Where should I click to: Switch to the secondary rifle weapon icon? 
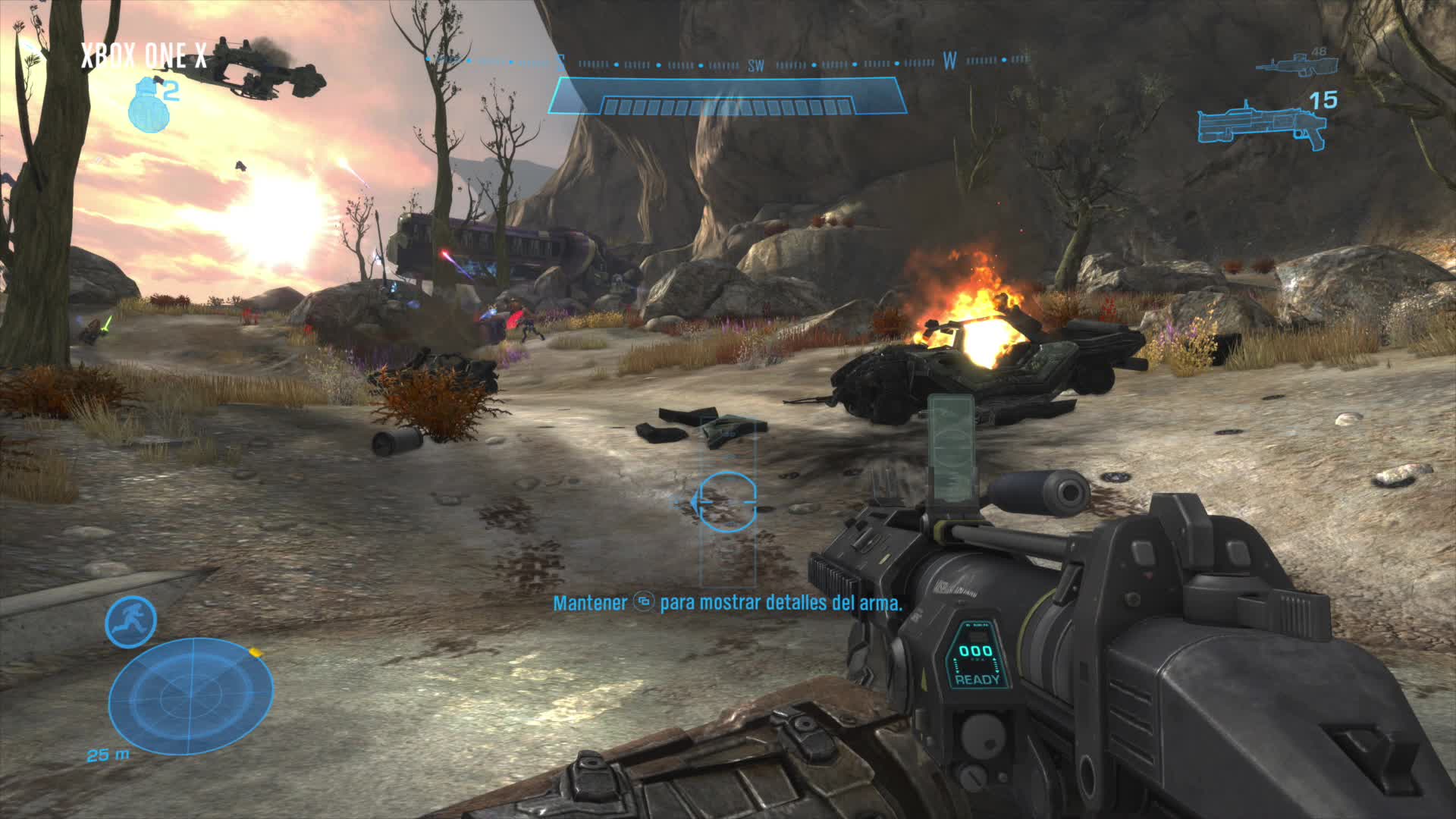click(x=1294, y=63)
